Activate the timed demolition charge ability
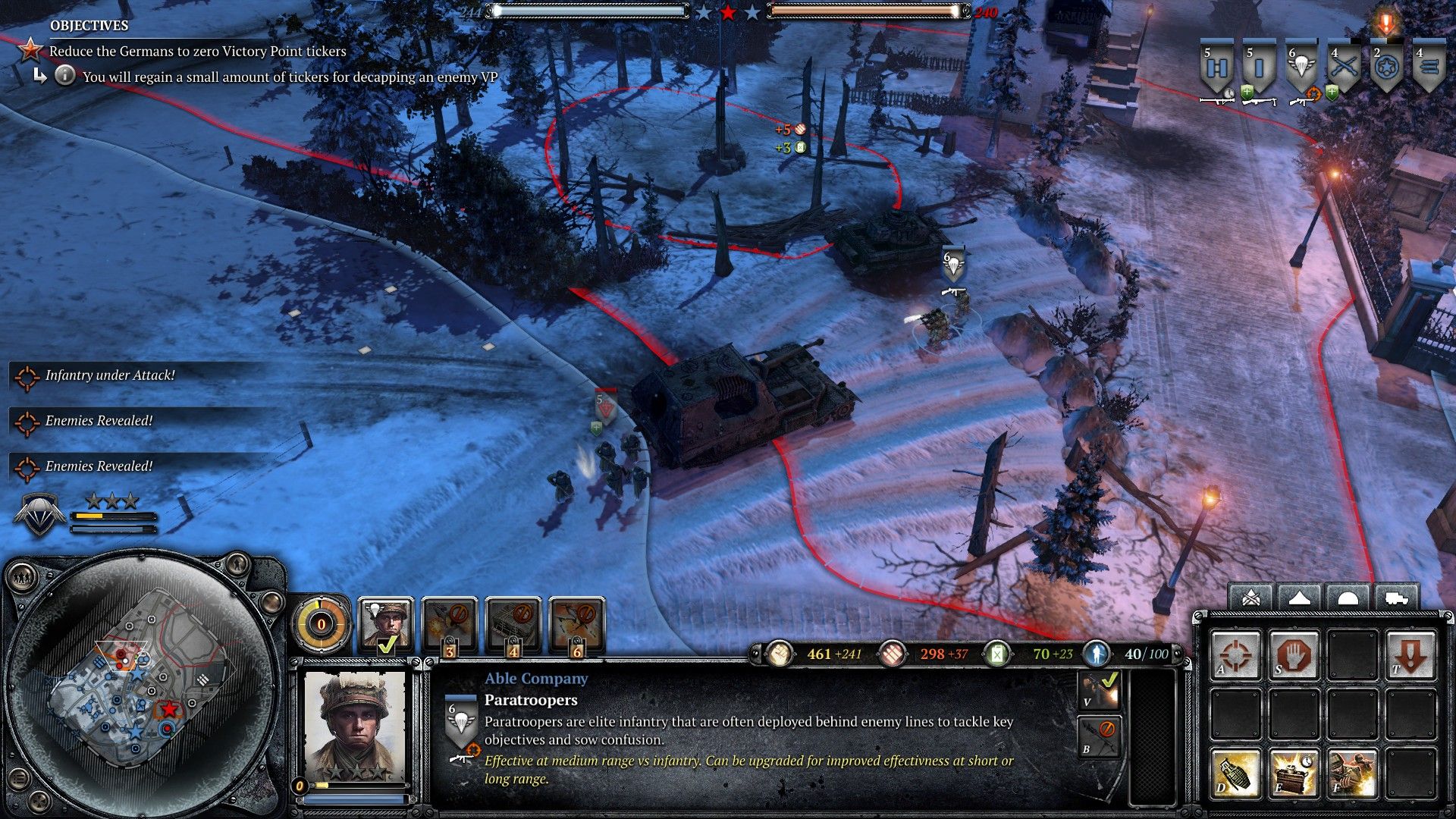This screenshot has width=1456, height=819. click(1294, 773)
